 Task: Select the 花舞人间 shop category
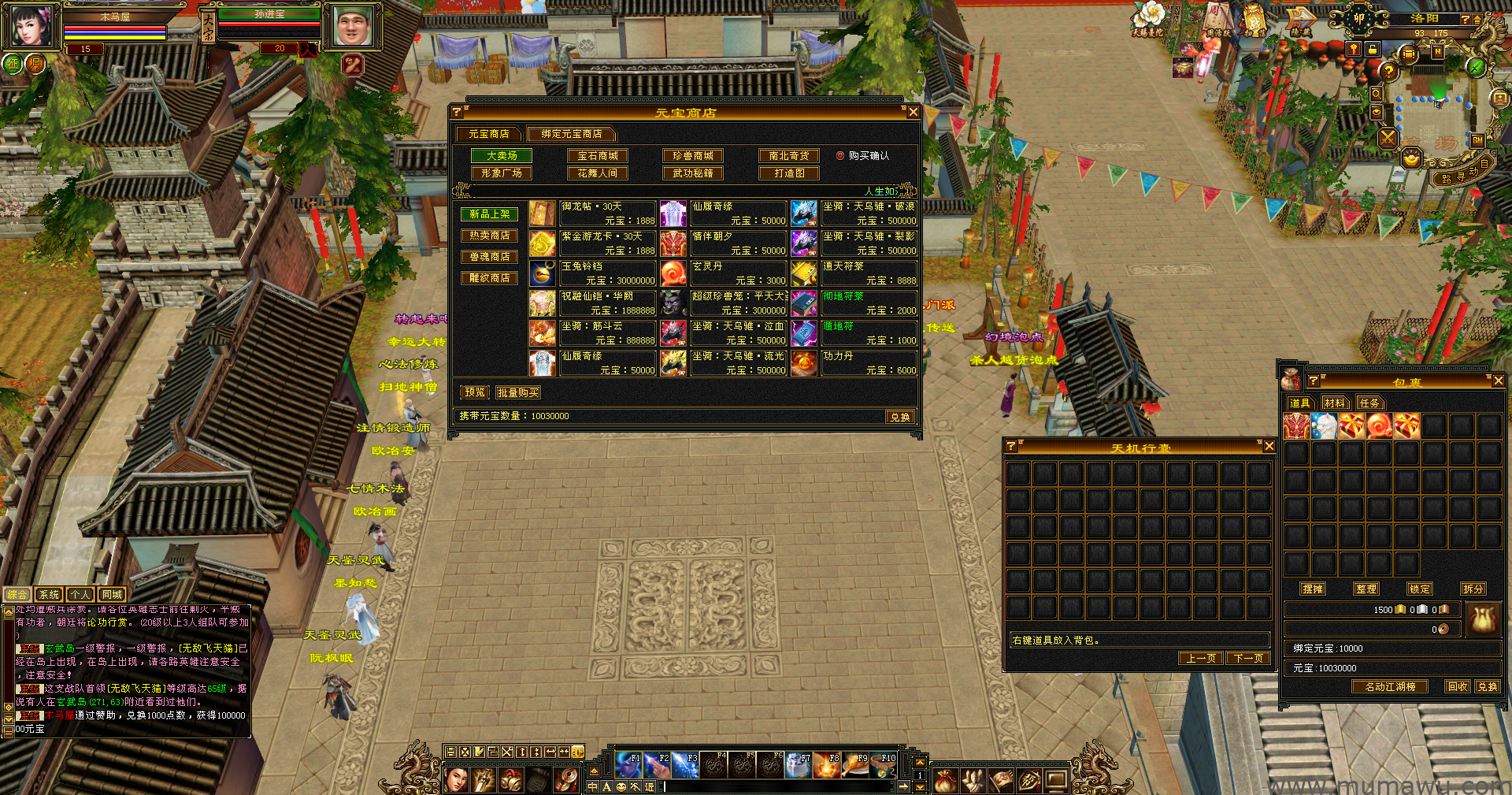(598, 173)
